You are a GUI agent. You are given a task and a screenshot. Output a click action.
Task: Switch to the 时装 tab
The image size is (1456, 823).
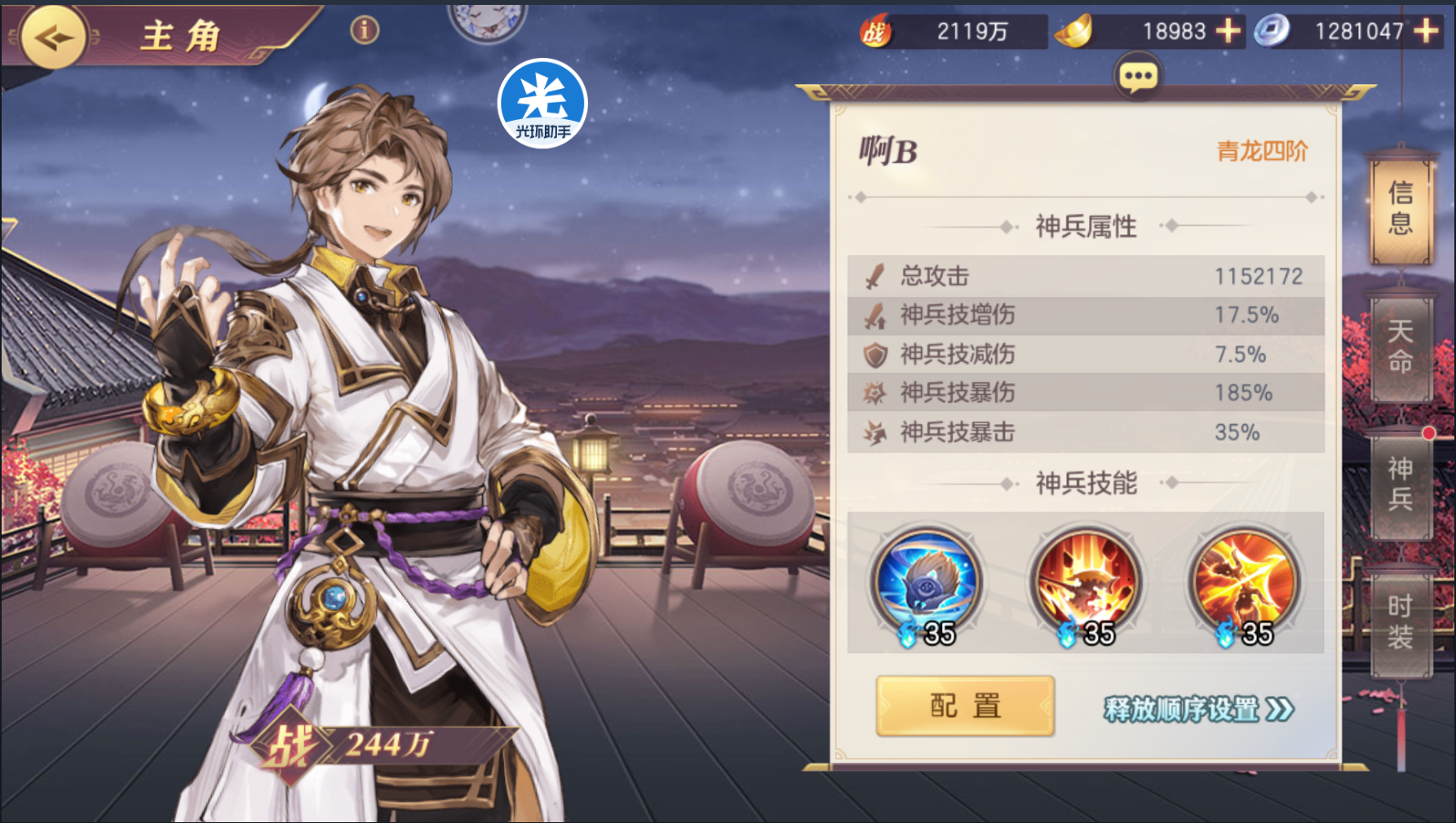click(x=1401, y=622)
